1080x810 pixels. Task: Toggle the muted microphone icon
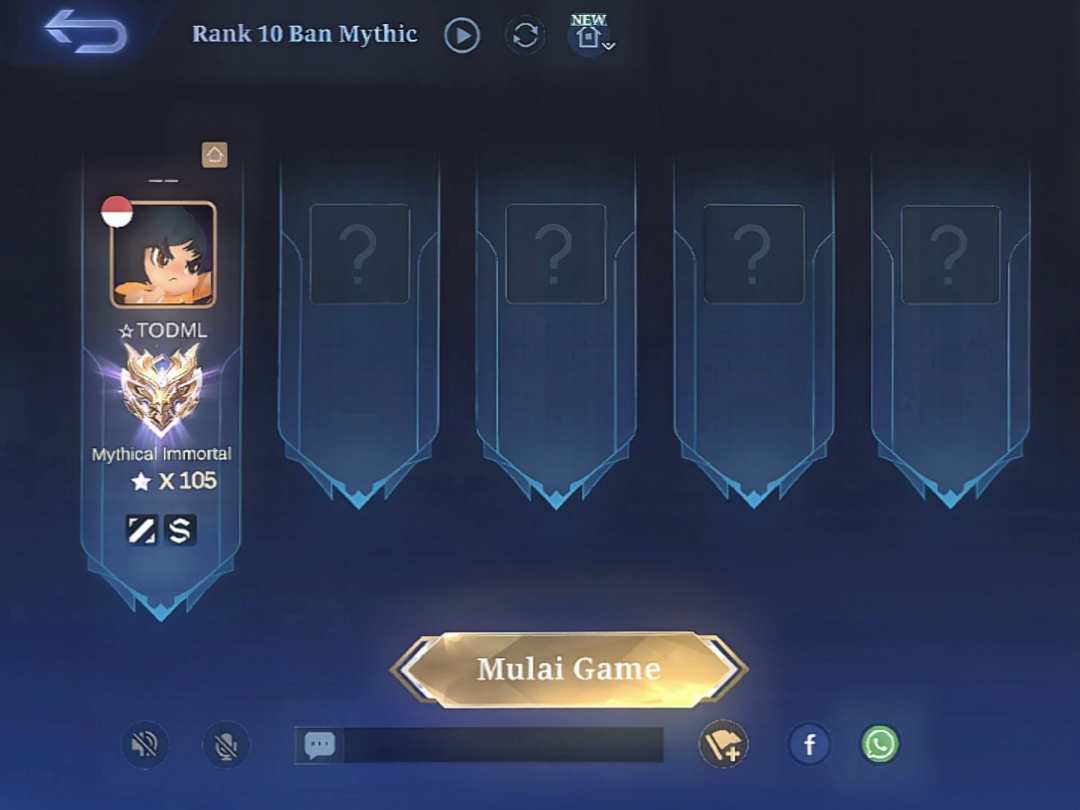click(226, 745)
